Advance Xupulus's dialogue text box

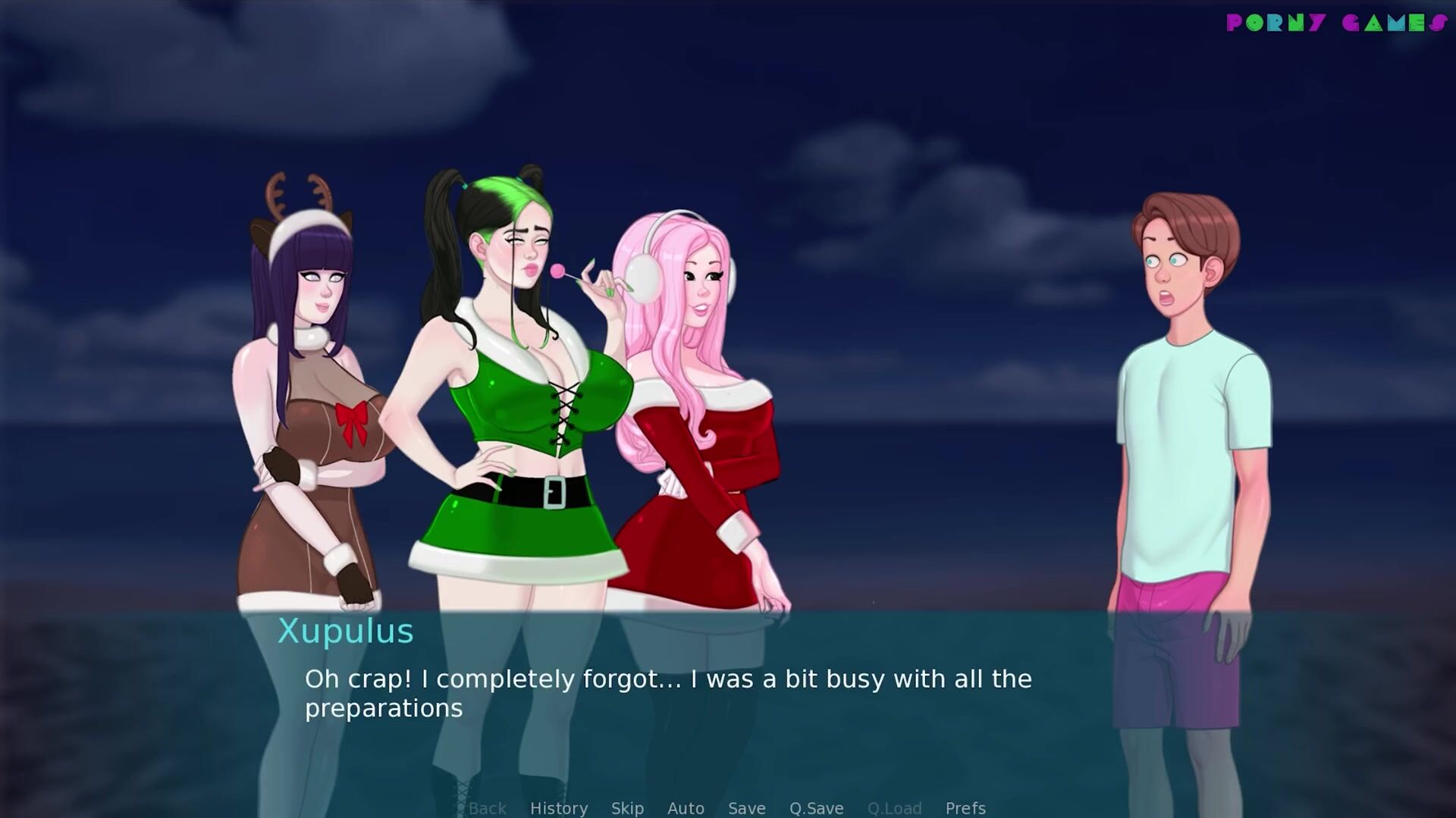click(667, 693)
